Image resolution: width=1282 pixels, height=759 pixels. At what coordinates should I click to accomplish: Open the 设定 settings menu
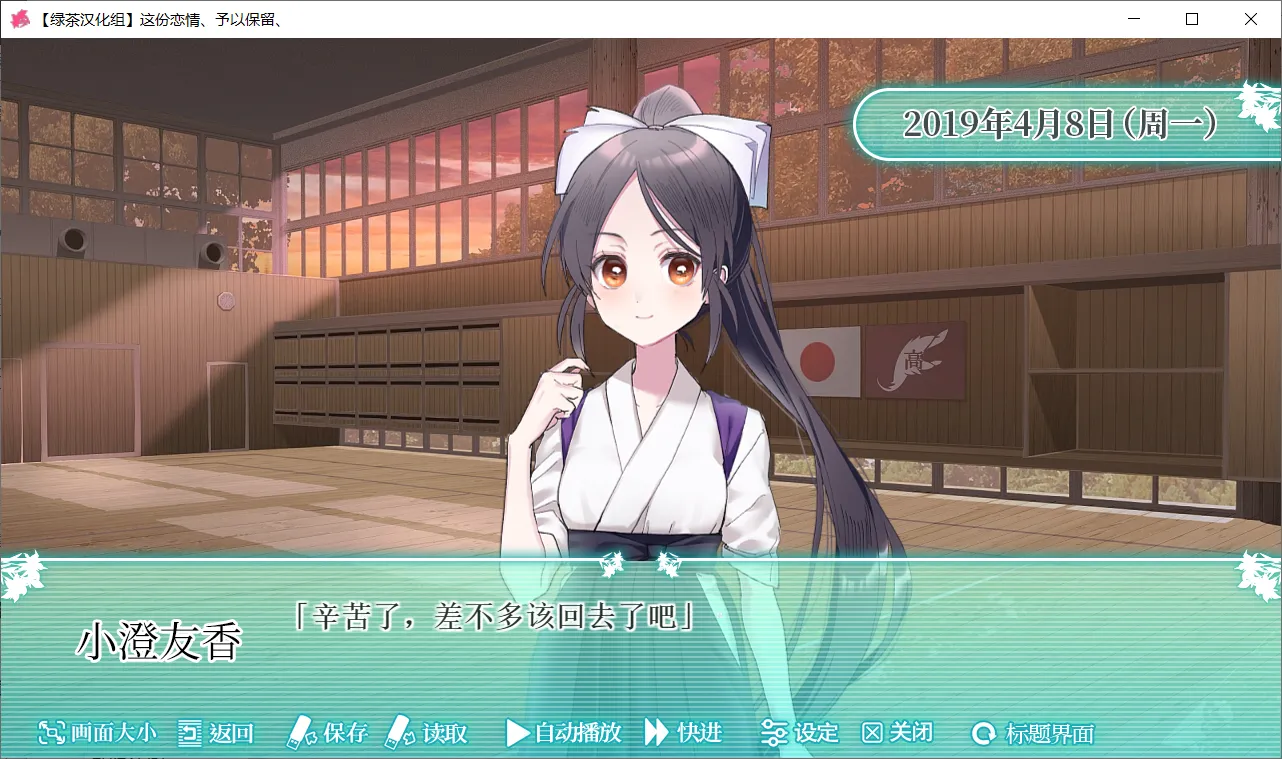(800, 733)
